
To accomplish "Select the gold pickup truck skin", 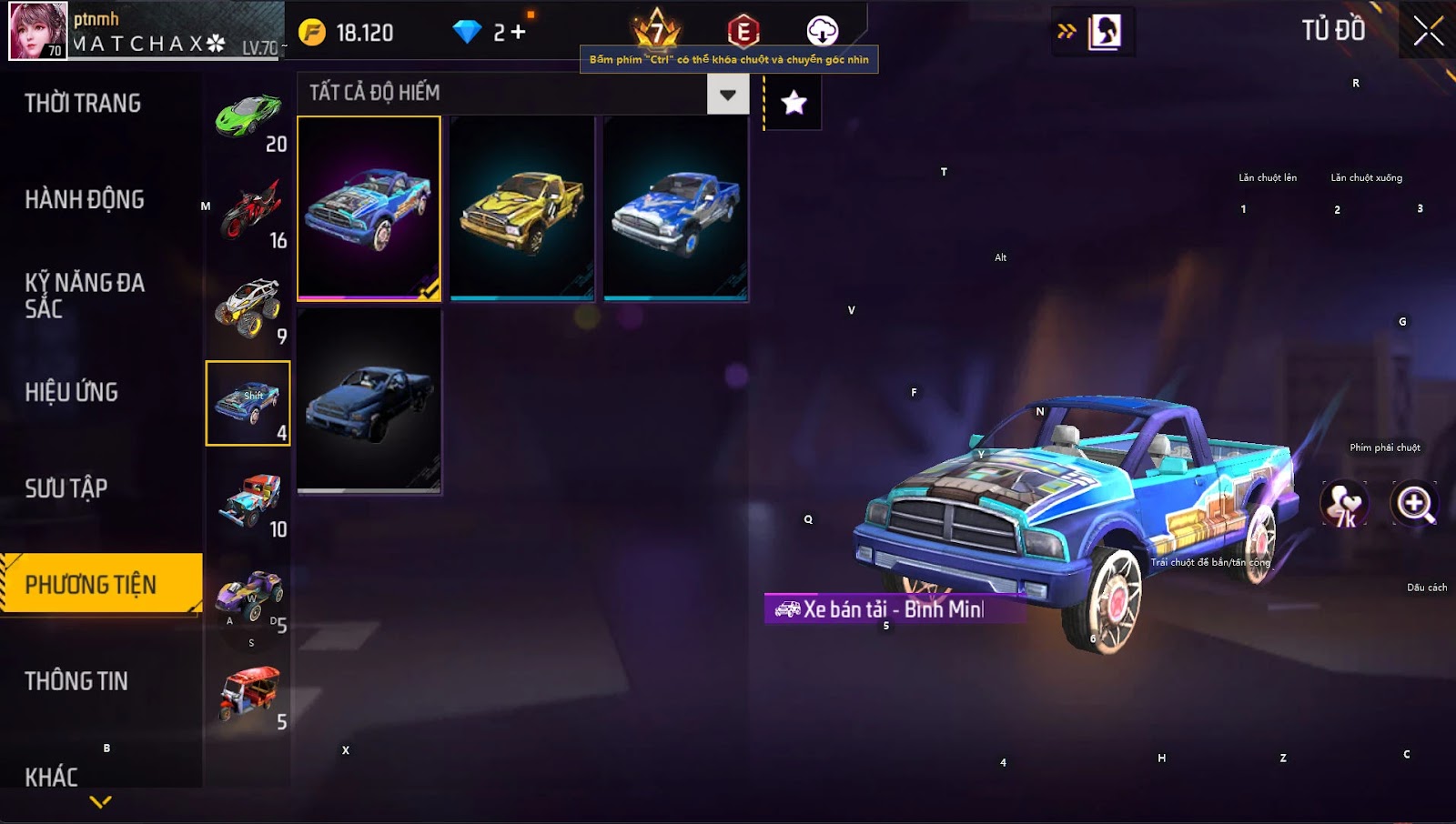I will 521,208.
